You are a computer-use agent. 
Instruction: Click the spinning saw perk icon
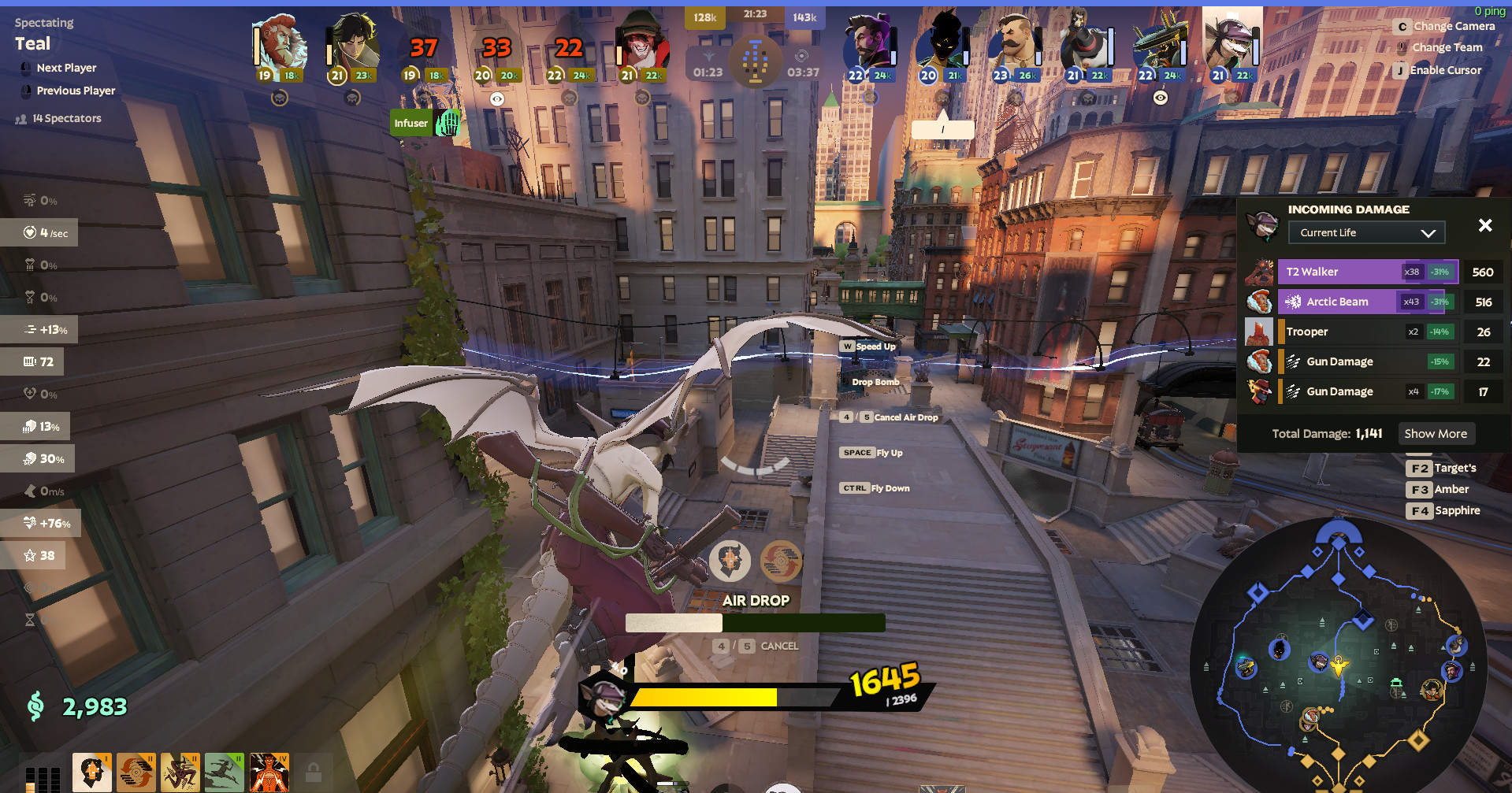click(x=136, y=772)
